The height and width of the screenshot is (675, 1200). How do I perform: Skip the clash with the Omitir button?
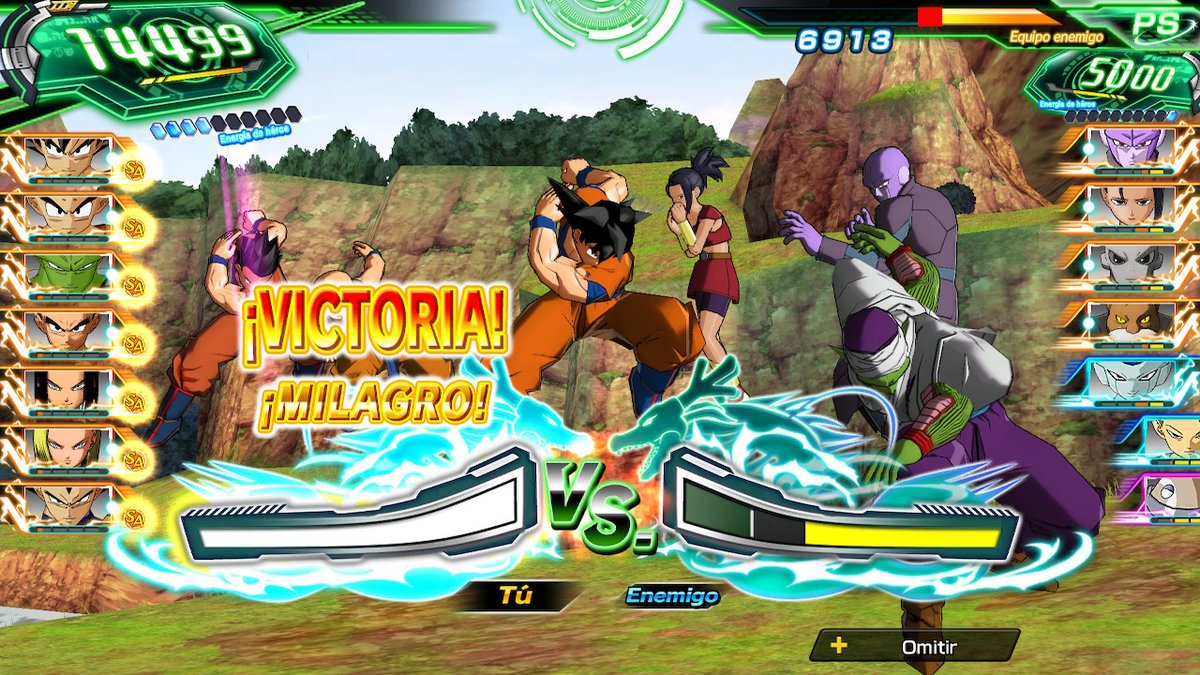(x=914, y=646)
